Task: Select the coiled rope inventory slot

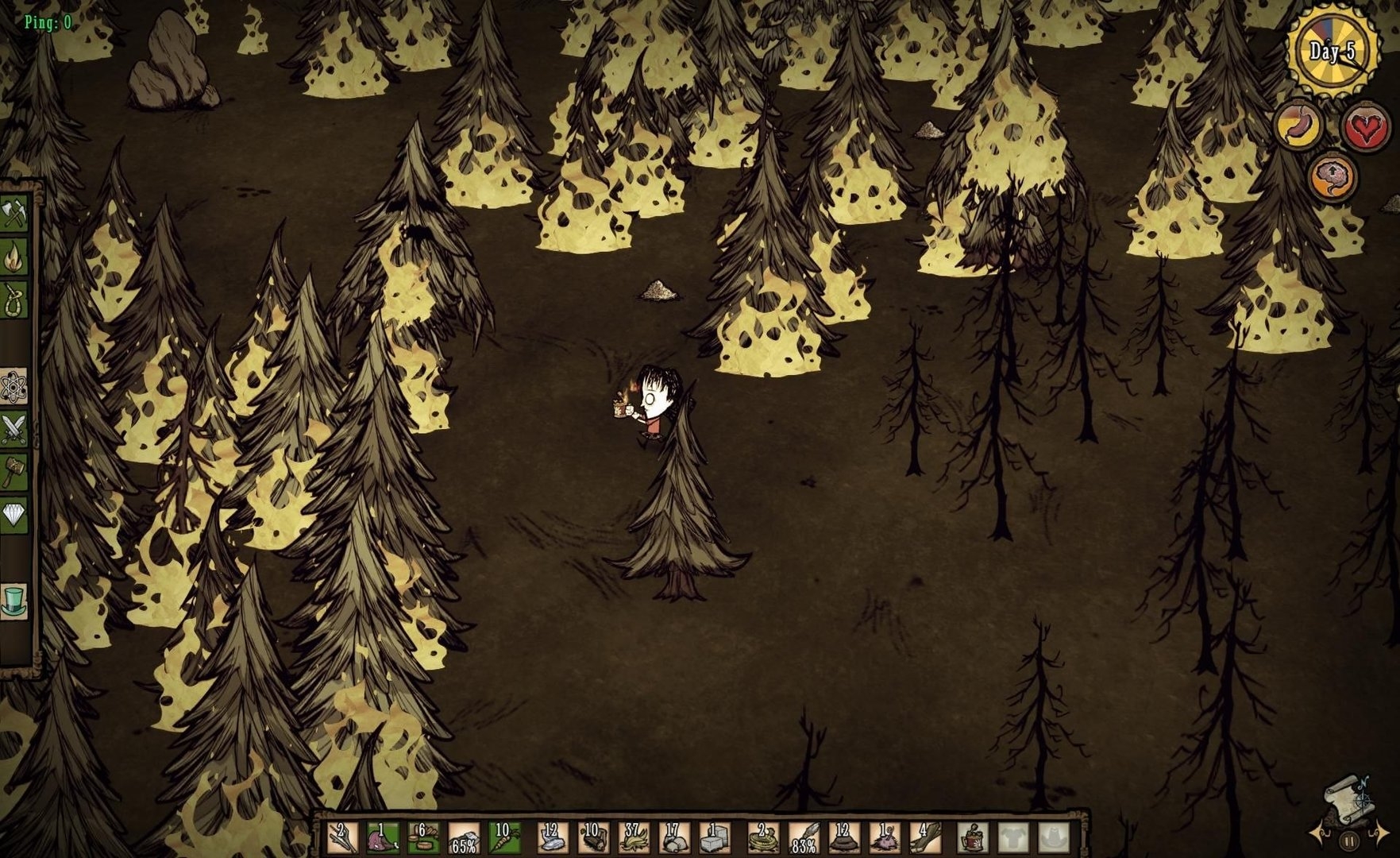Action: tap(763, 838)
